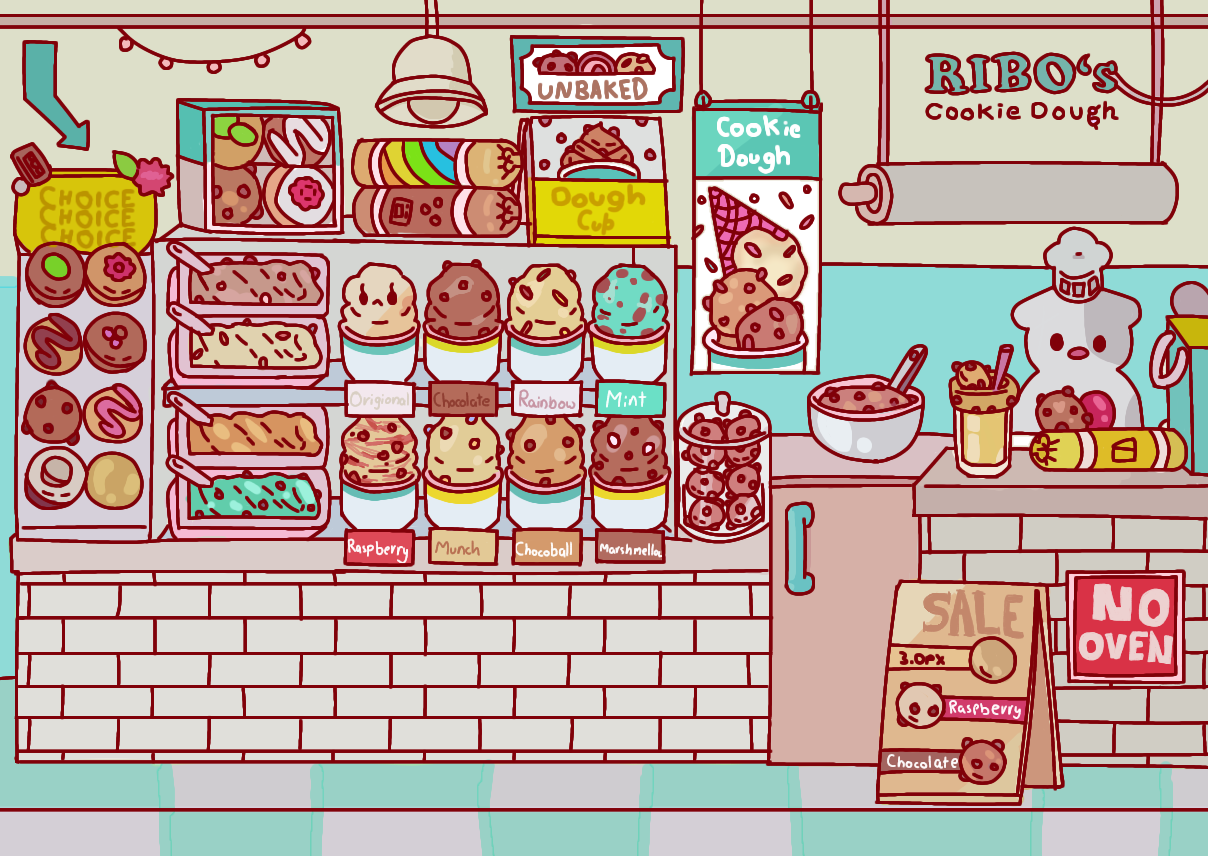Choose the Chocolate flavor label
Image resolution: width=1208 pixels, height=856 pixels.
[463, 401]
